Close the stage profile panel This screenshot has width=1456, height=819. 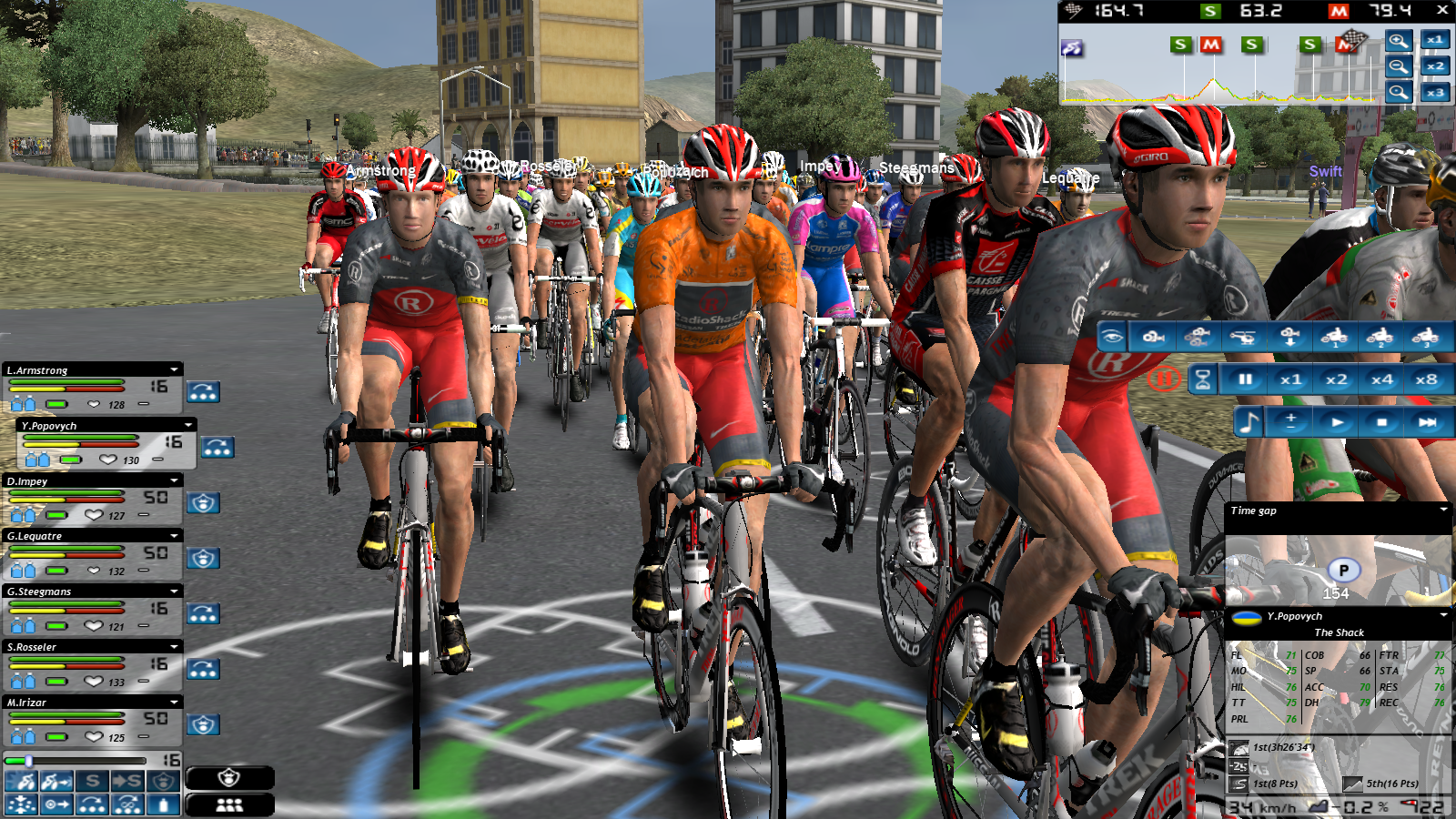coord(1442,10)
